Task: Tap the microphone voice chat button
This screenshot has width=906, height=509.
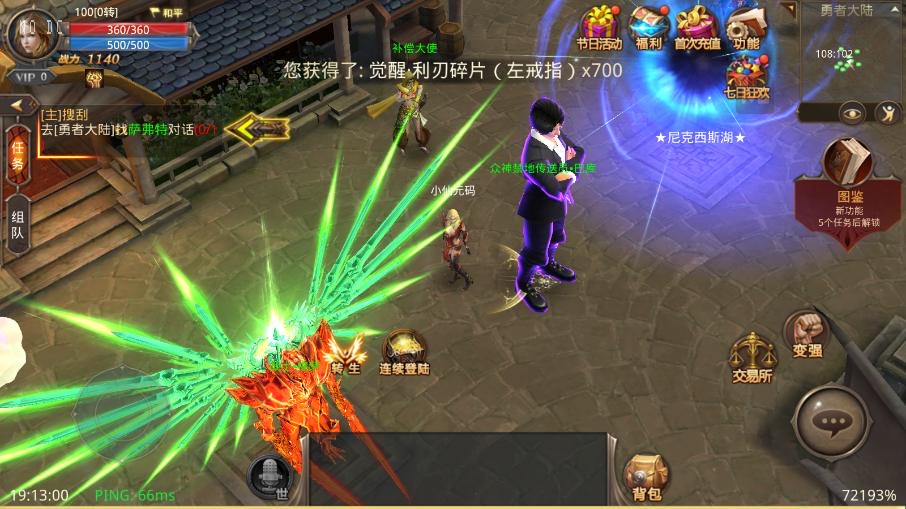Action: coord(268,475)
